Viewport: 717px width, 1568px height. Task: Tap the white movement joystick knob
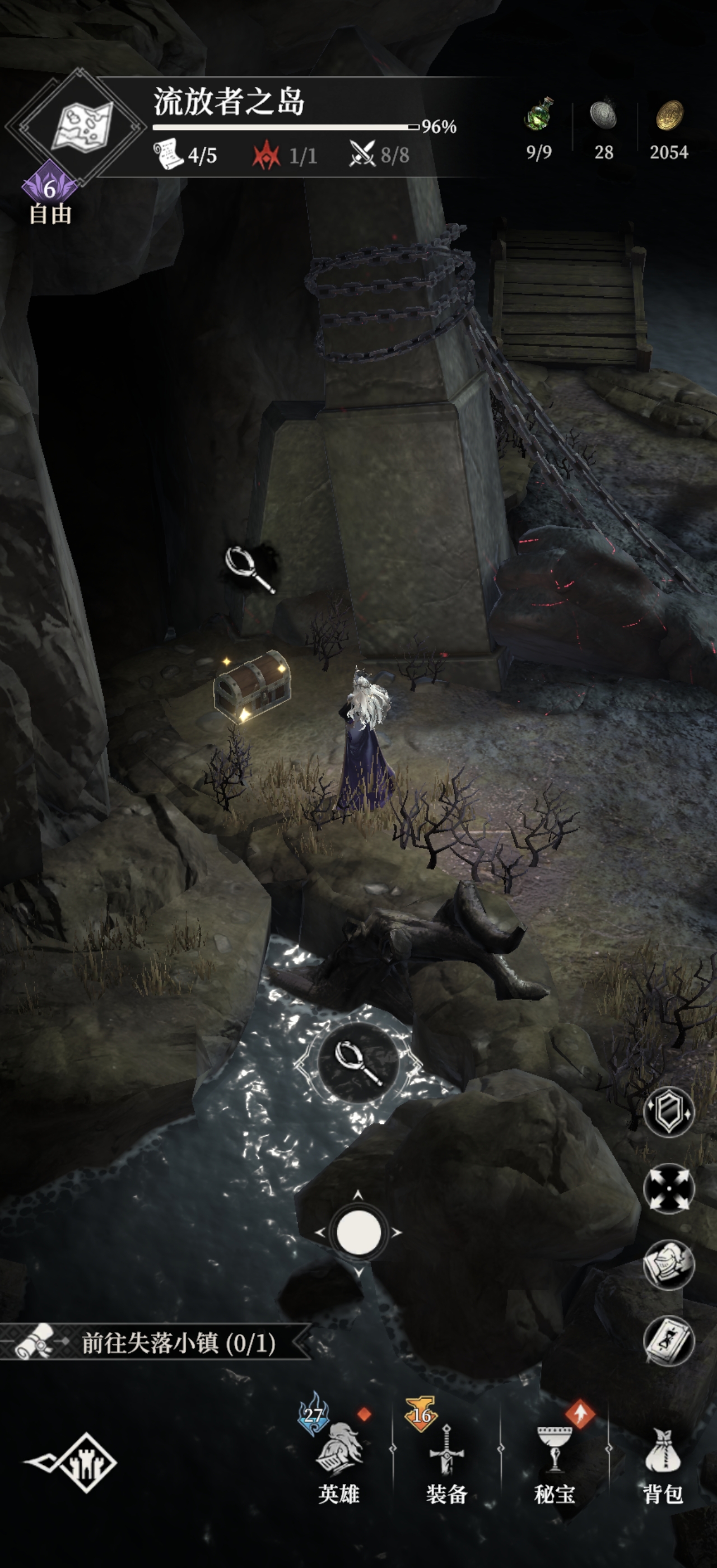(x=358, y=1231)
